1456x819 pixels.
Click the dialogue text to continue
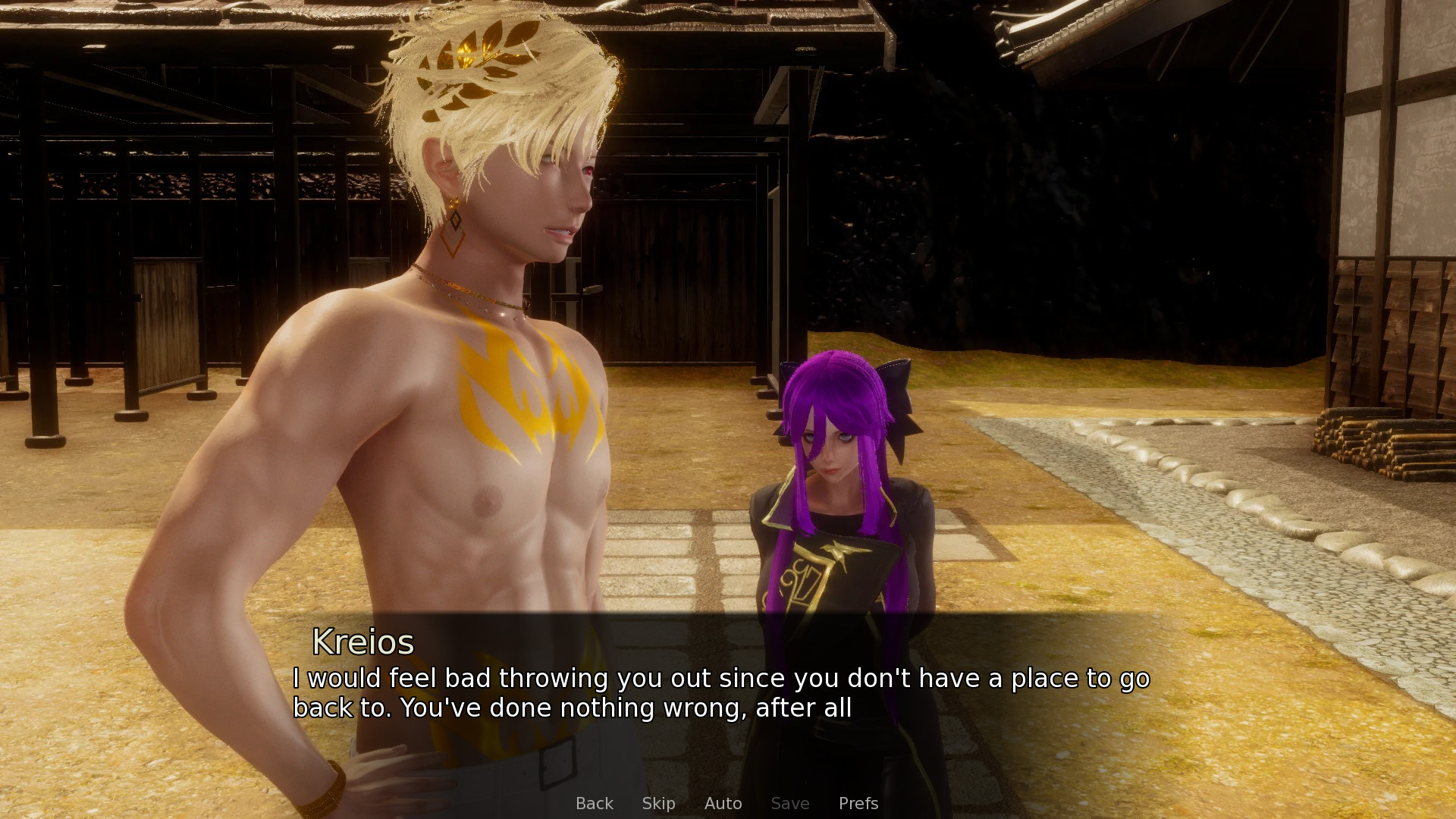click(x=720, y=692)
